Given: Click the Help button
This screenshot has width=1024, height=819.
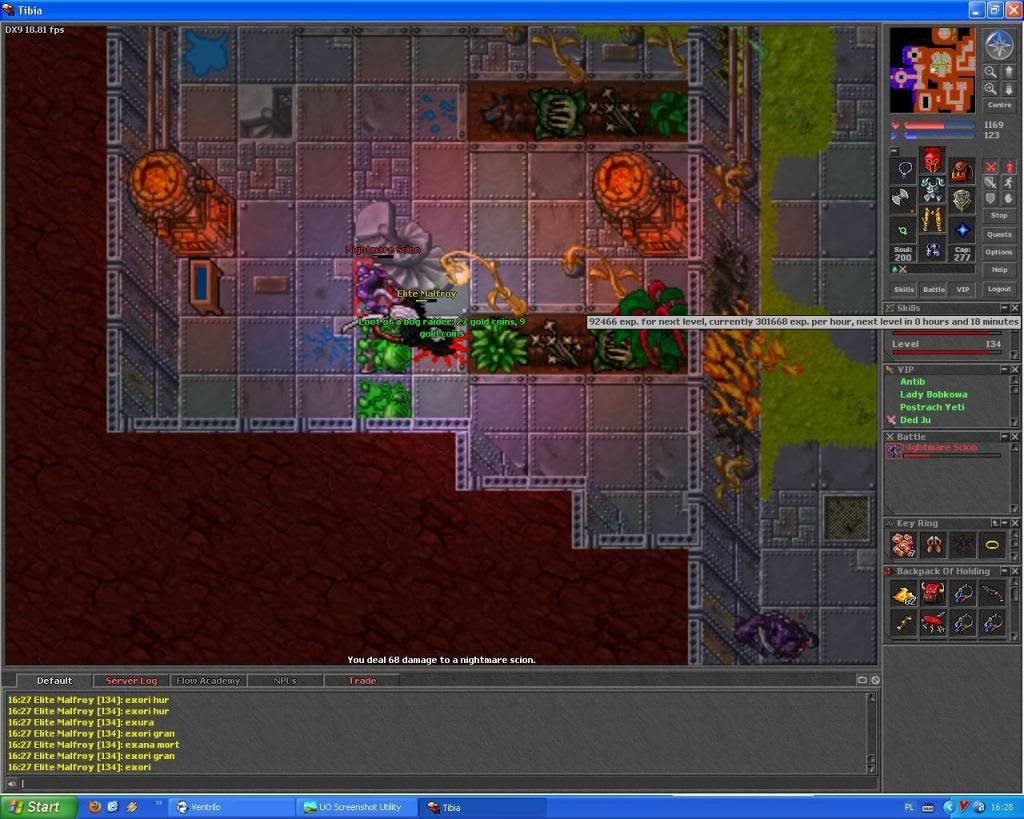Looking at the screenshot, I should coord(998,270).
